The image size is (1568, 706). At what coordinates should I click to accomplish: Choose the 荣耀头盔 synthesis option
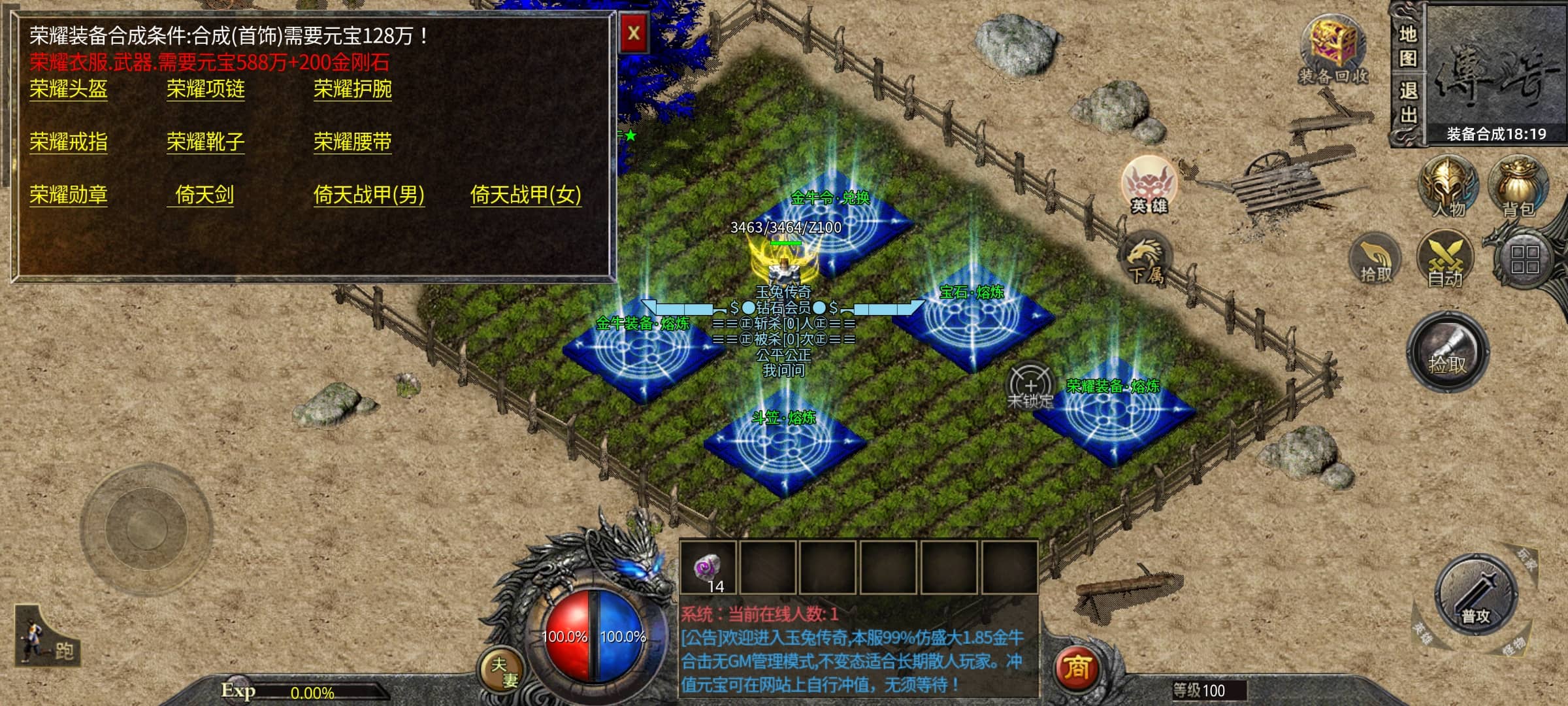69,89
